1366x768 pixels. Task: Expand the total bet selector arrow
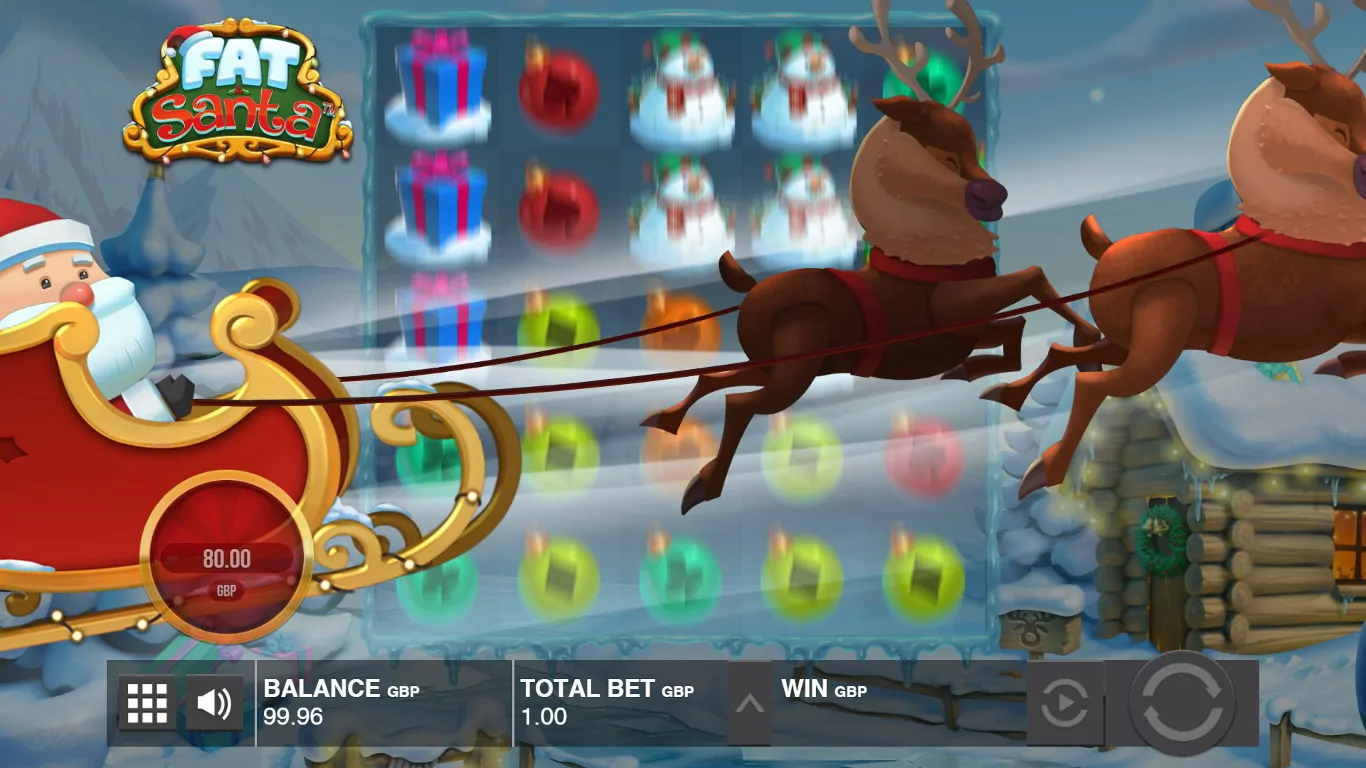[x=749, y=703]
